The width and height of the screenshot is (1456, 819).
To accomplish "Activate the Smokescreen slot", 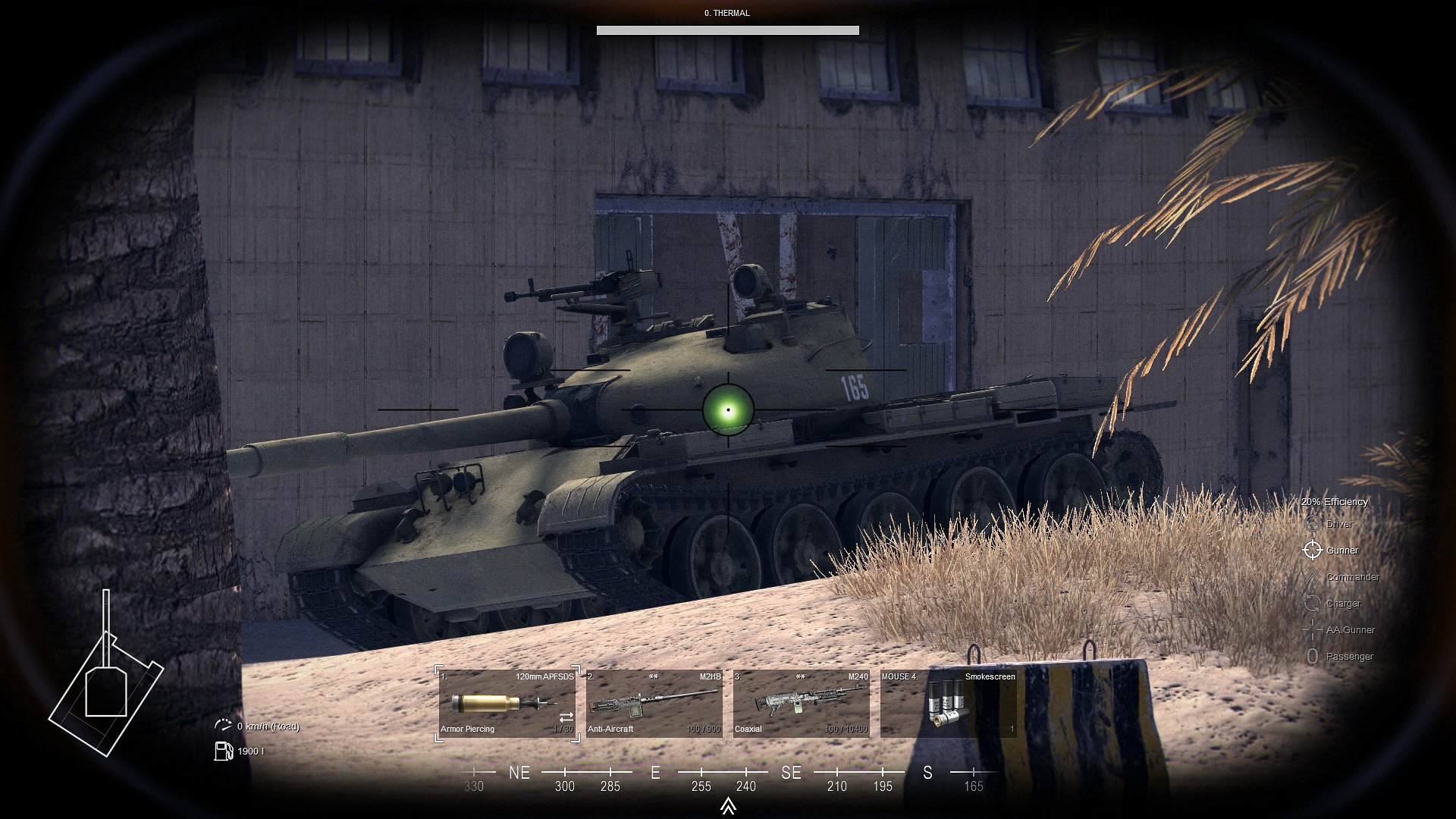I will [x=948, y=703].
